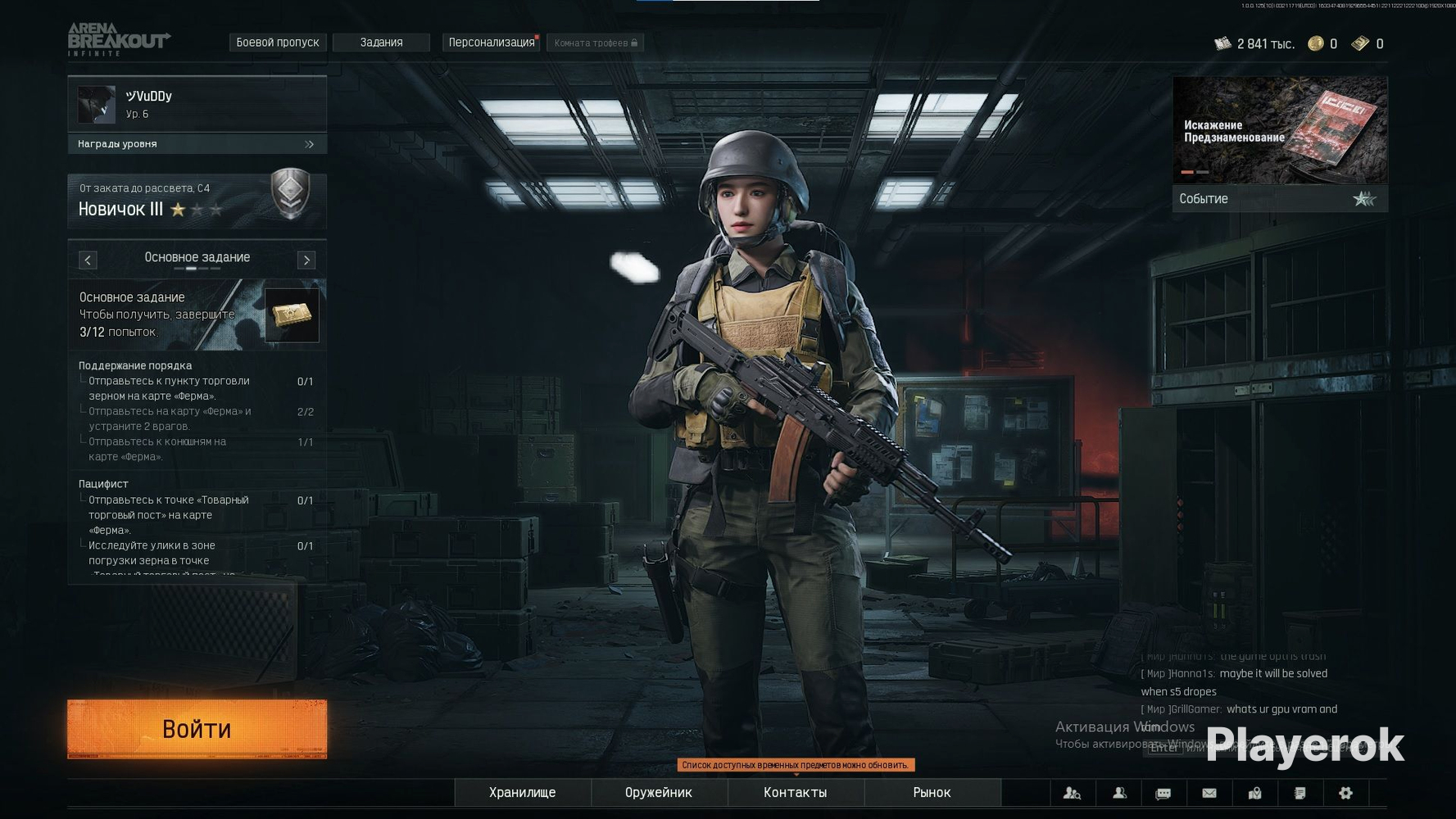Click the find players icon
1456x819 pixels.
[x=1072, y=793]
